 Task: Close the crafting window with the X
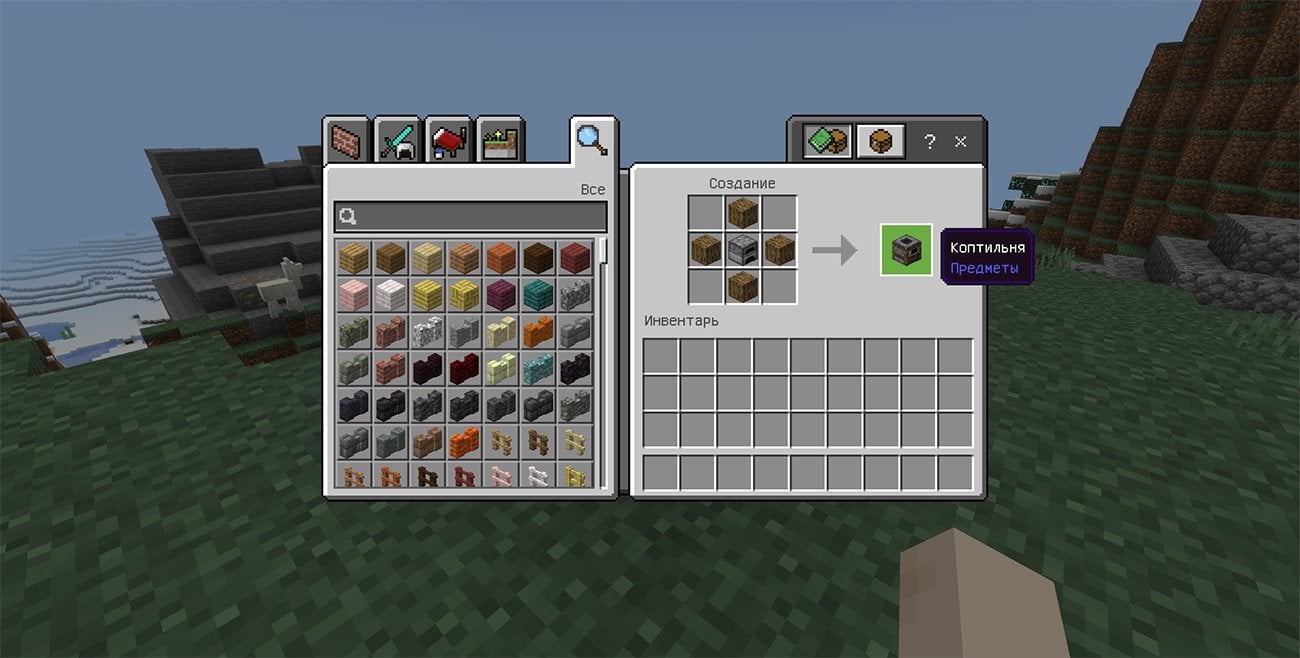click(961, 142)
